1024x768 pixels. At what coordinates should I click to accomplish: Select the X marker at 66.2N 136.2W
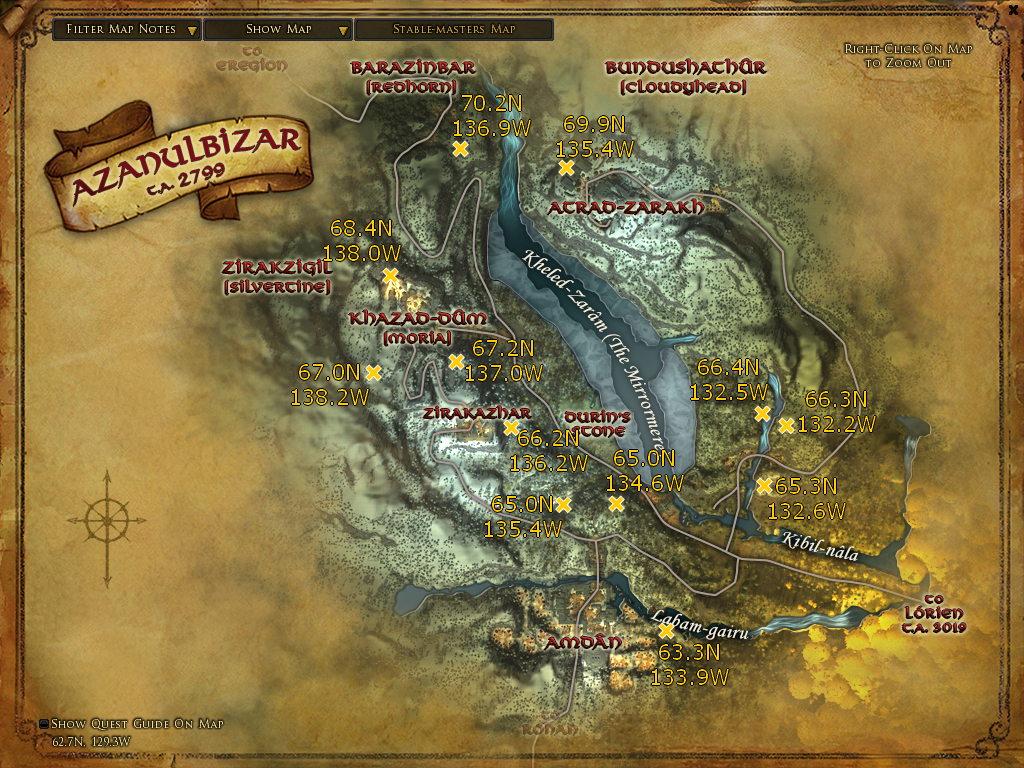tap(511, 427)
